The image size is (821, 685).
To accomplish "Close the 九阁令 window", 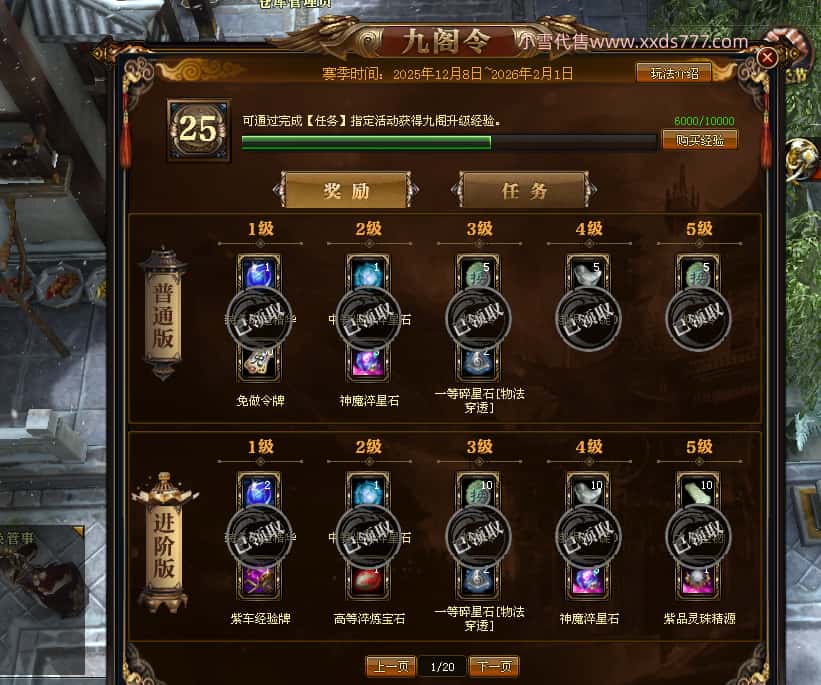I will click(x=767, y=58).
